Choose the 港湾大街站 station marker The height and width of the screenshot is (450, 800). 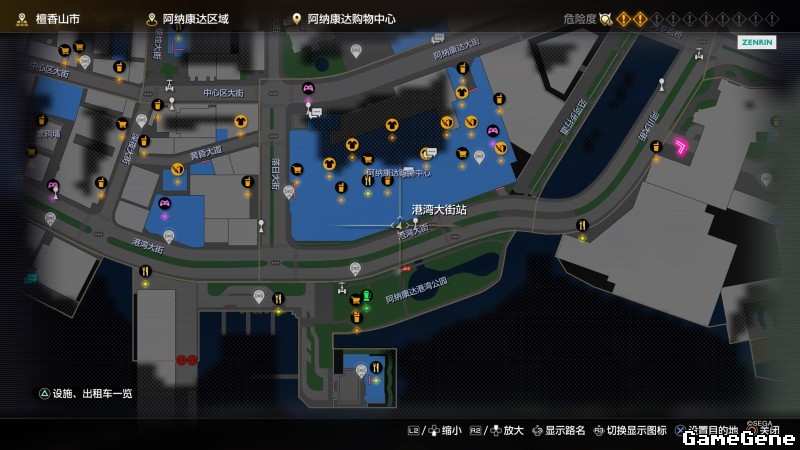coord(416,220)
